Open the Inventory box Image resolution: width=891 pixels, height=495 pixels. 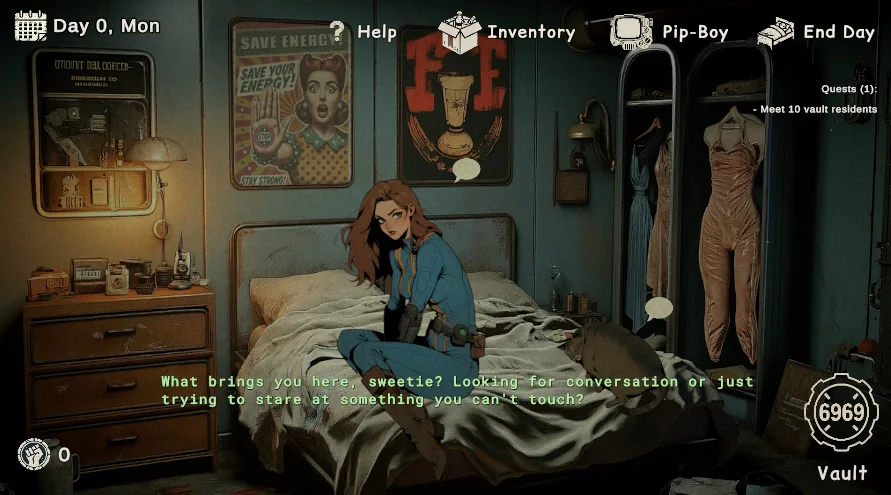tap(507, 32)
